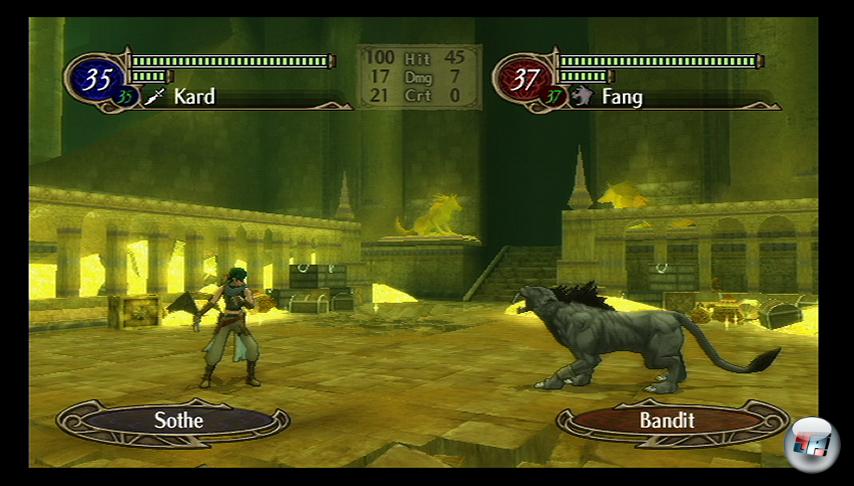Click the Kard knife weapon icon
The height and width of the screenshot is (486, 854).
pyautogui.click(x=155, y=97)
